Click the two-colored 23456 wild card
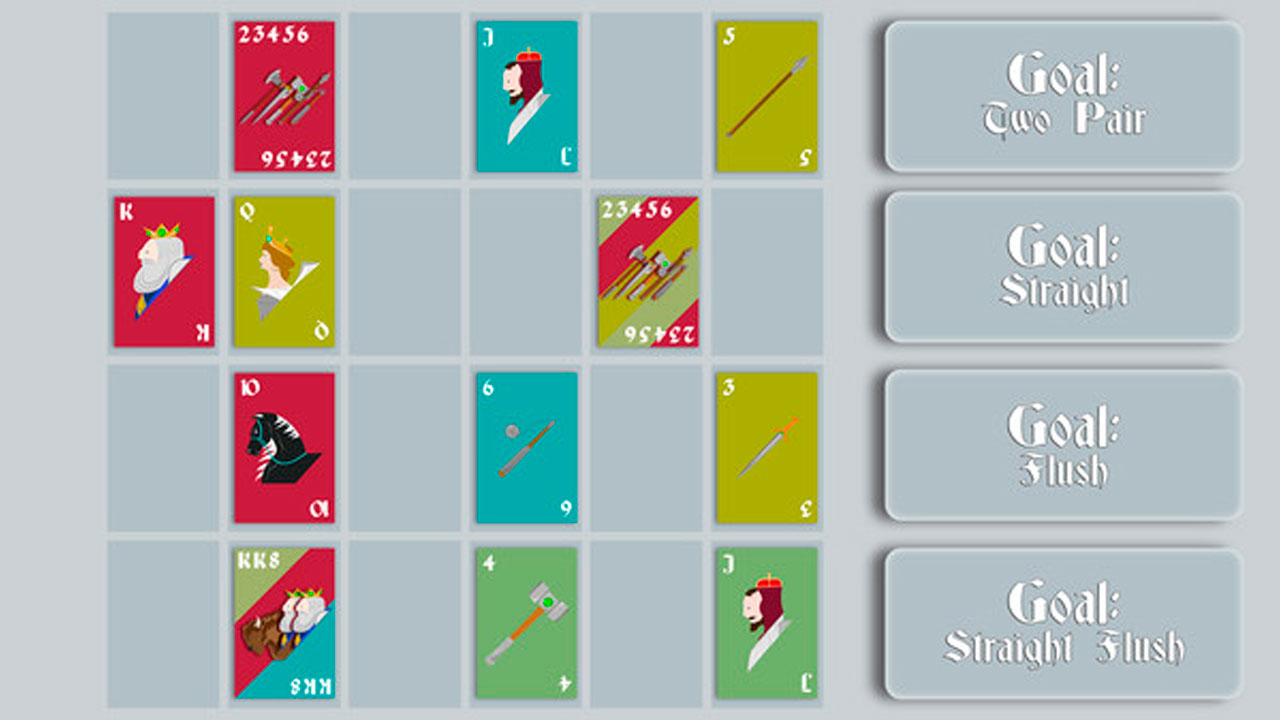Viewport: 1280px width, 720px height. click(646, 270)
